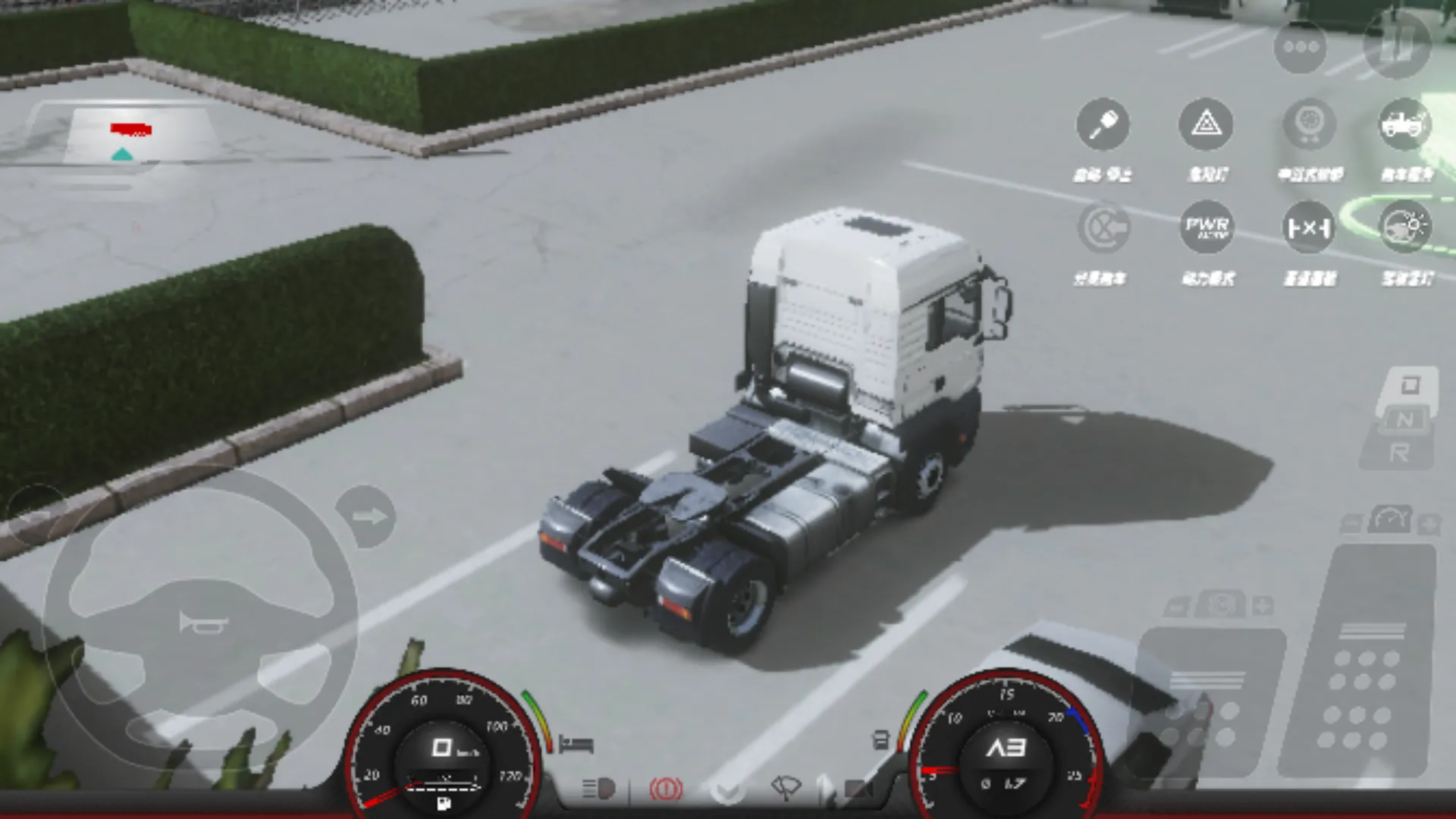
Task: Switch on the cab interior light
Action: (1405, 227)
